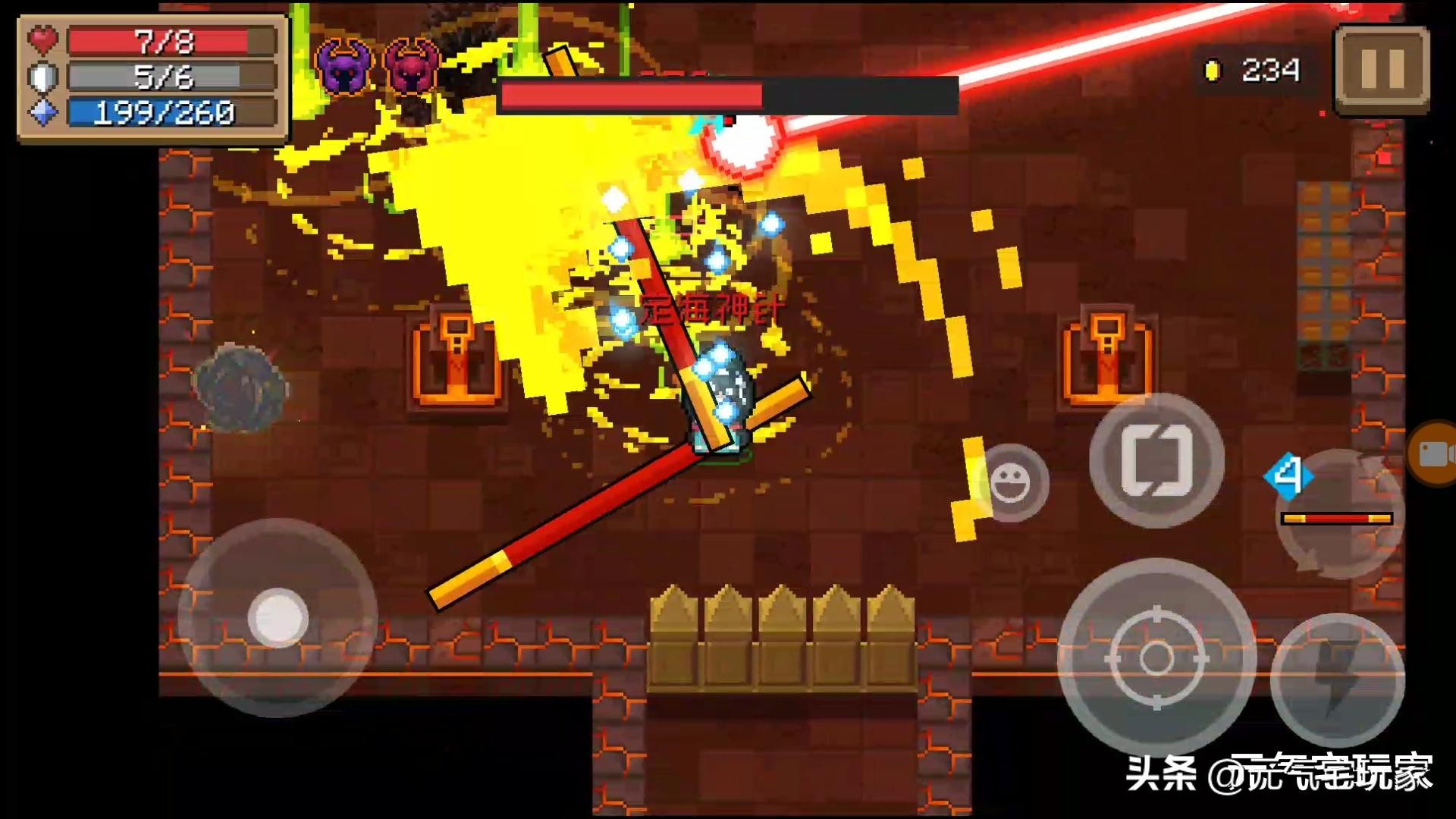
Task: Select the red horned demon buff icon
Action: (411, 67)
